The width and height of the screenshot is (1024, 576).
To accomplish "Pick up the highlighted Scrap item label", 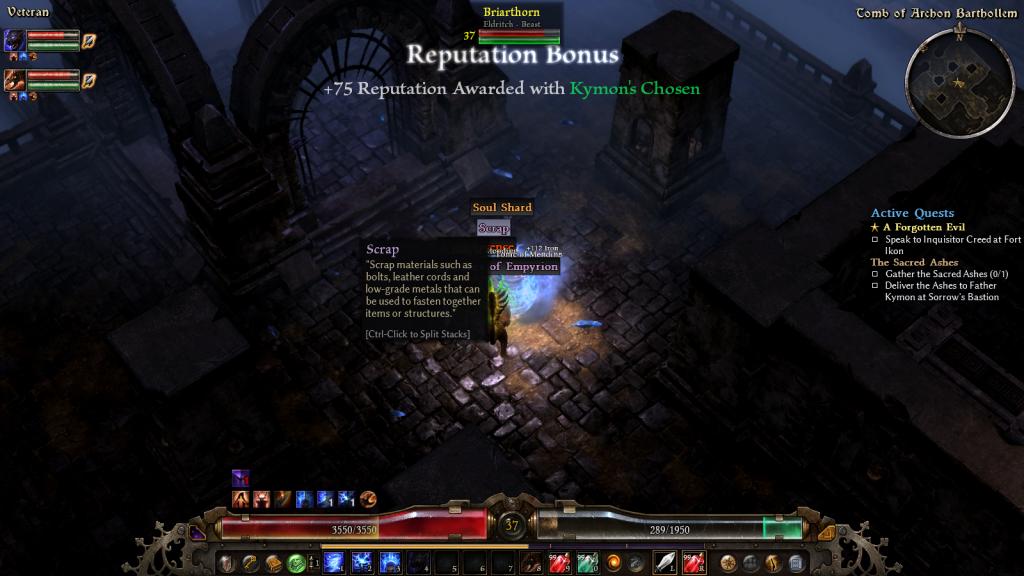I will 493,229.
